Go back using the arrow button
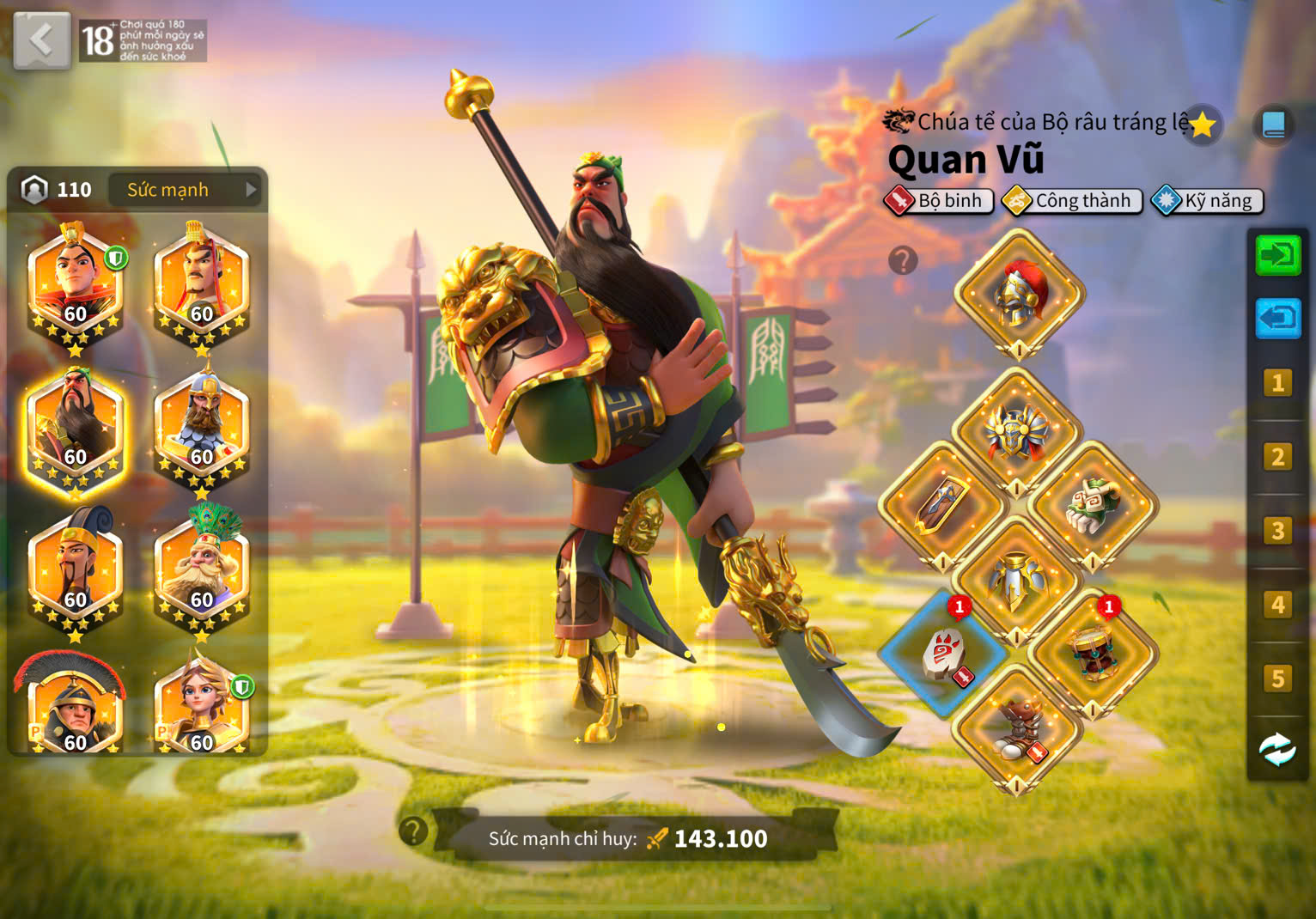Viewport: 1316px width, 919px height. click(41, 40)
